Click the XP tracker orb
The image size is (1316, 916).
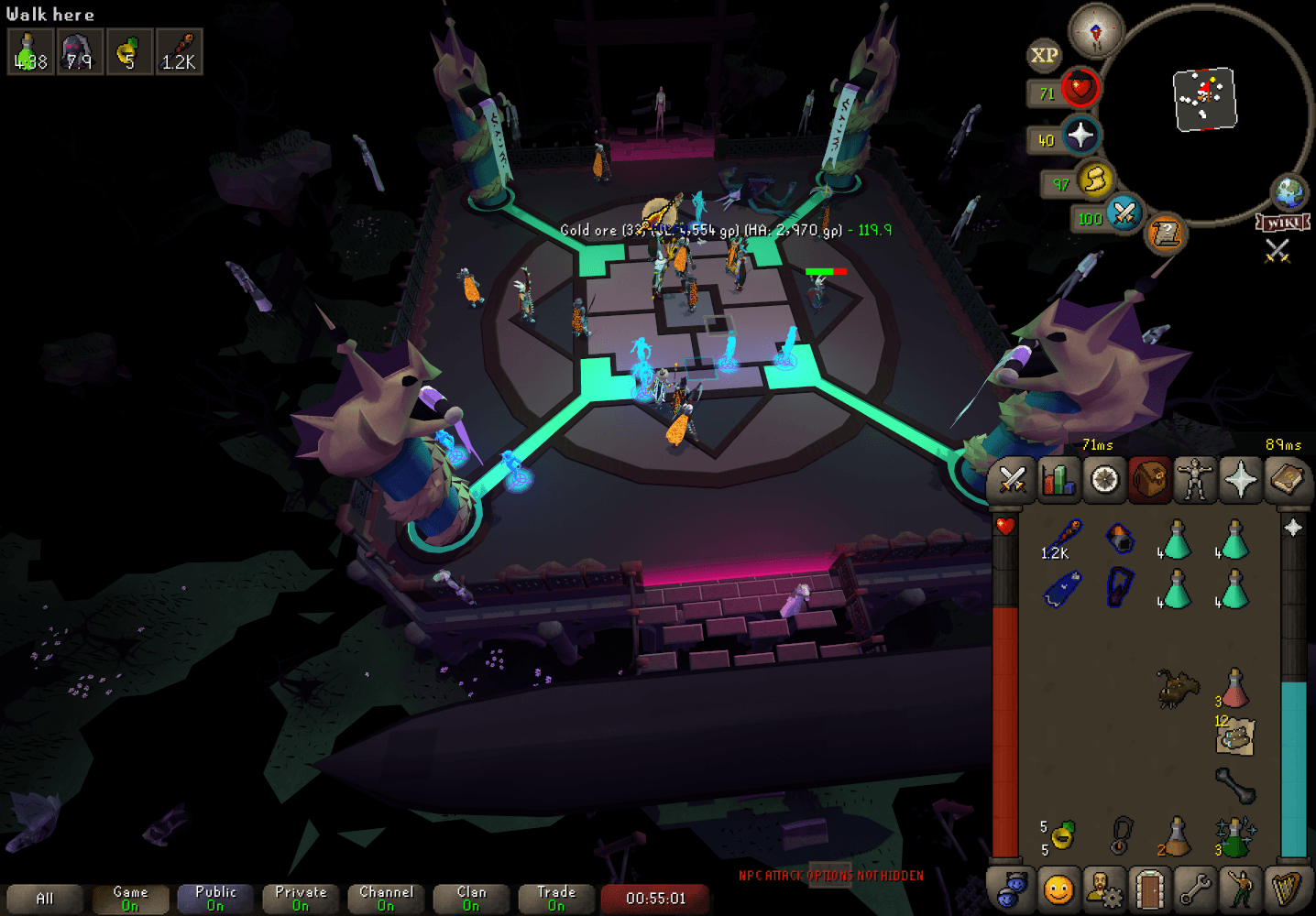point(1042,57)
